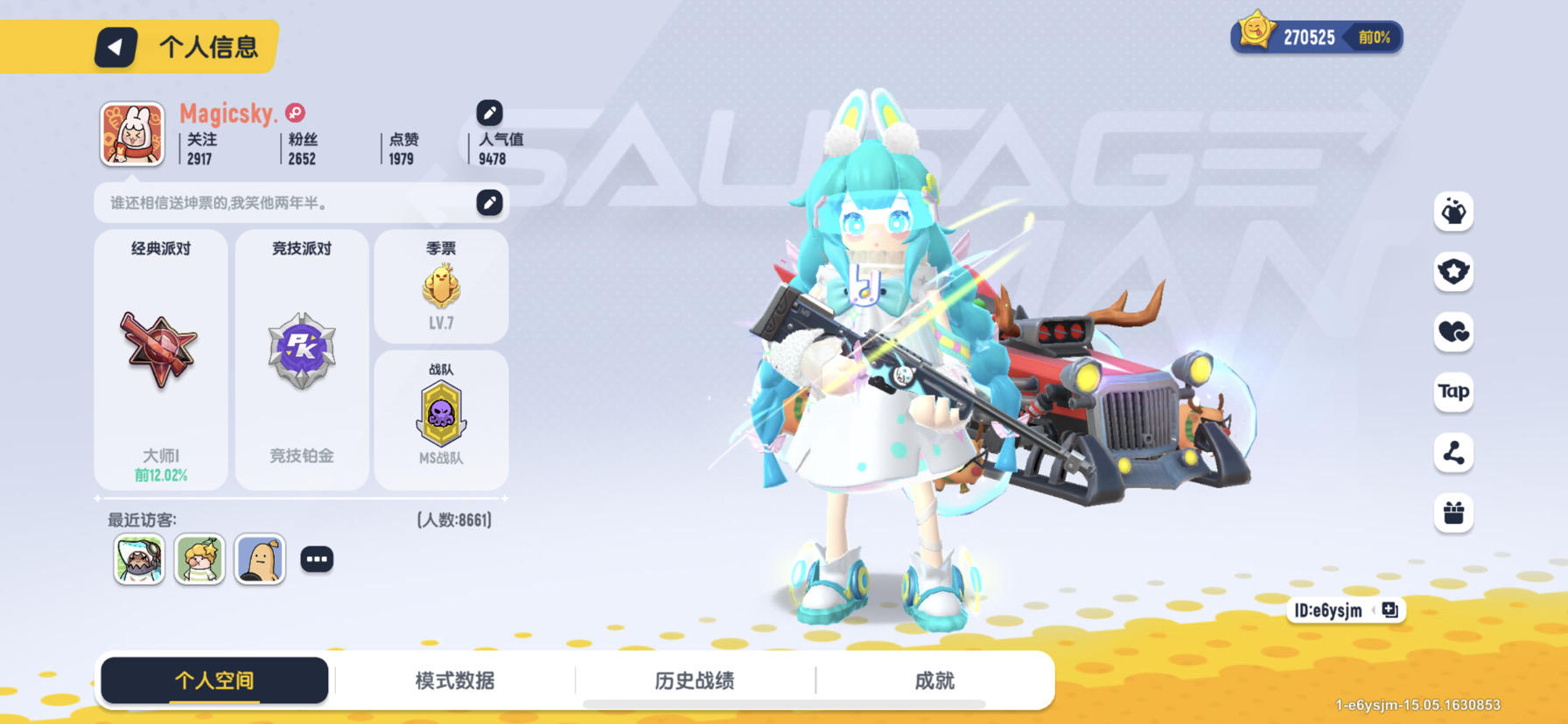Tap the TapTap icon
The width and height of the screenshot is (1568, 724).
[1452, 393]
